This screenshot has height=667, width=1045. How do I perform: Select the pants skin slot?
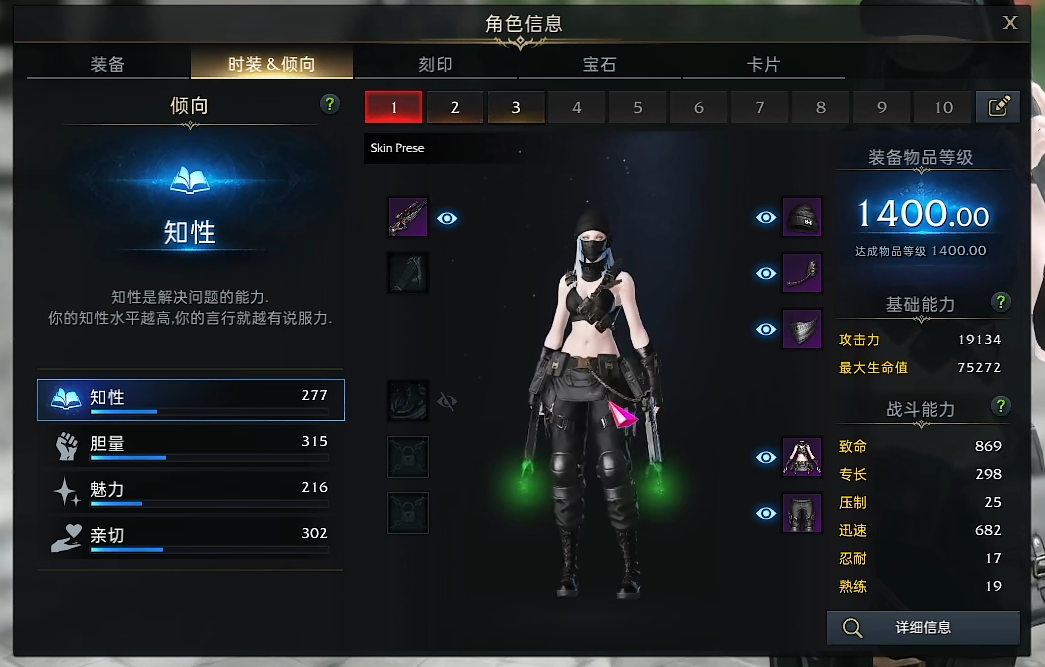click(802, 513)
